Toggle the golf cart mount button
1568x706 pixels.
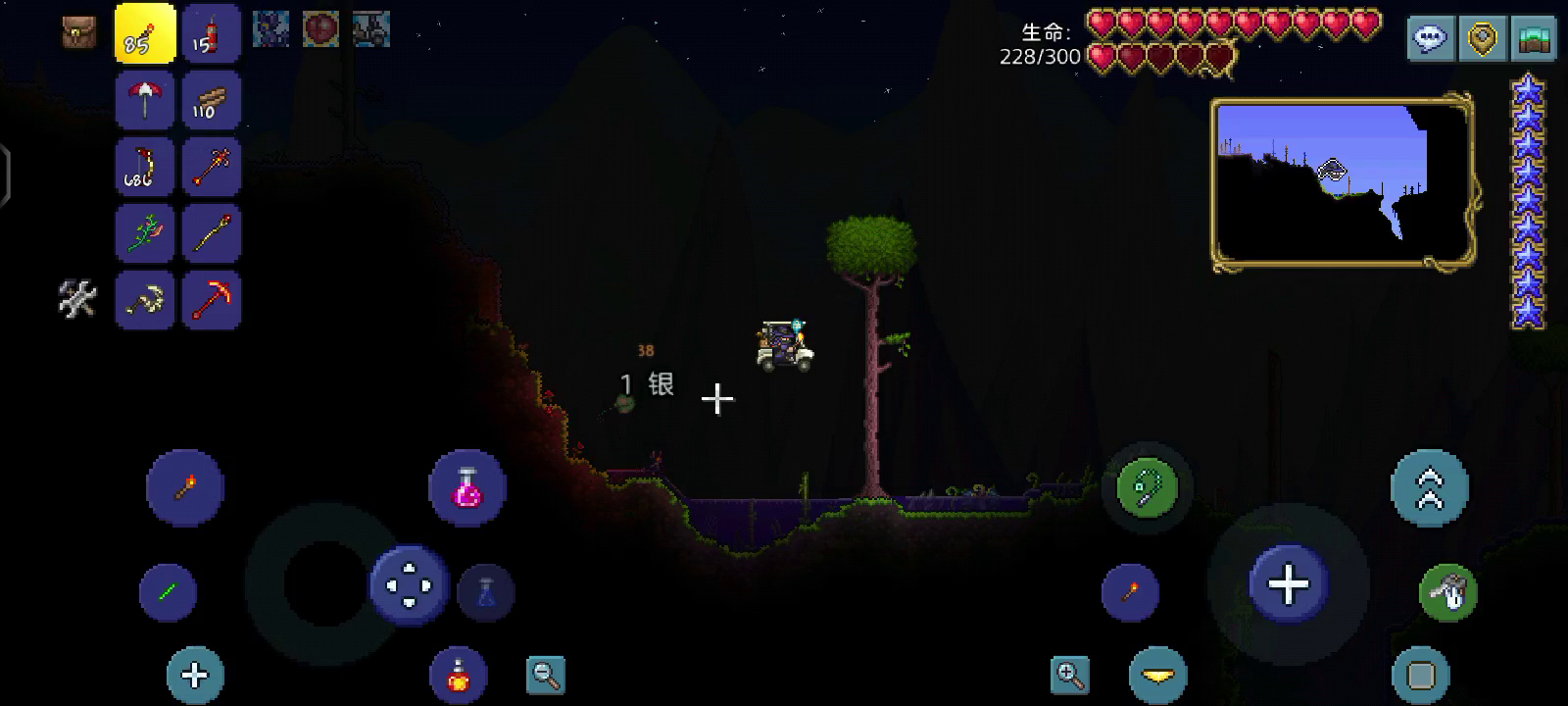(1447, 591)
